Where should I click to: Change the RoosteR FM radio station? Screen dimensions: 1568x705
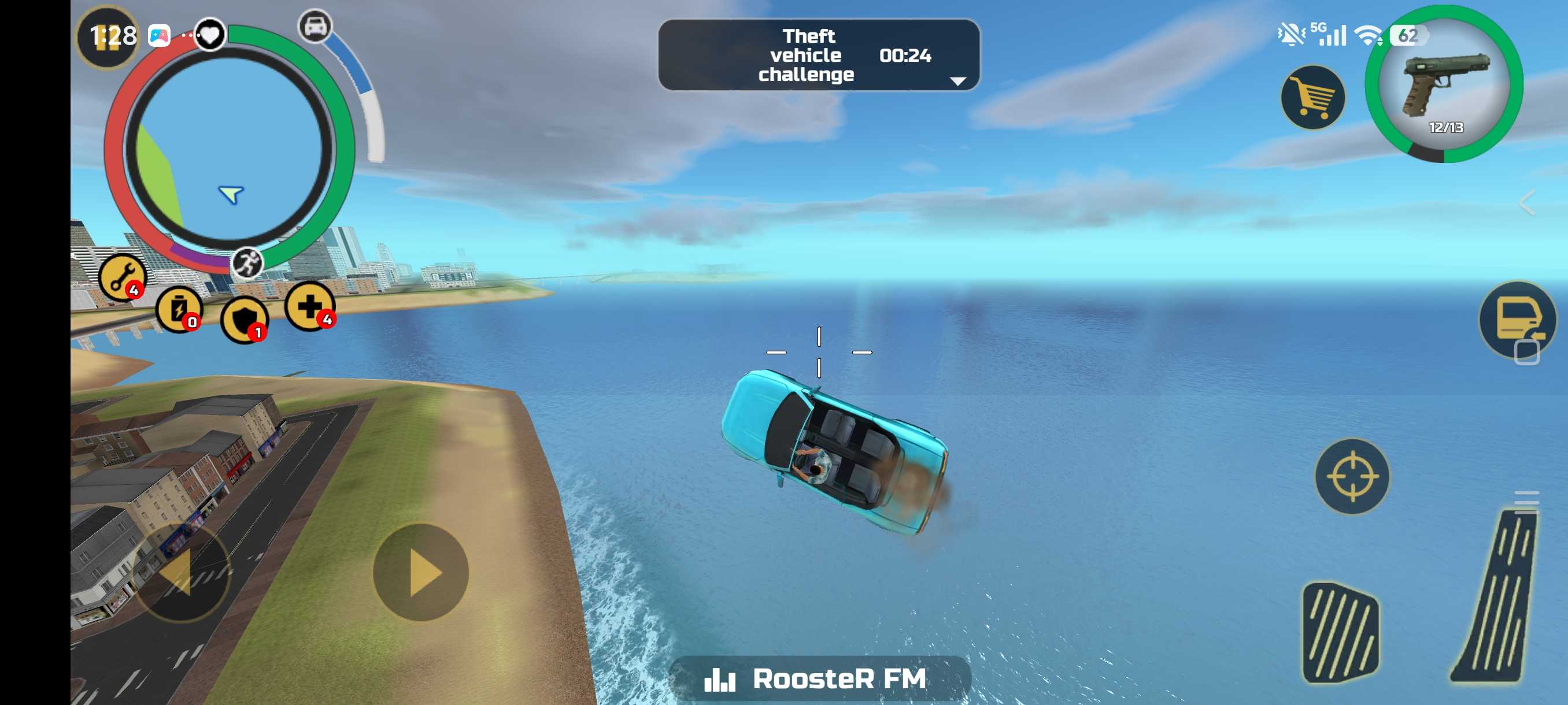coord(819,678)
